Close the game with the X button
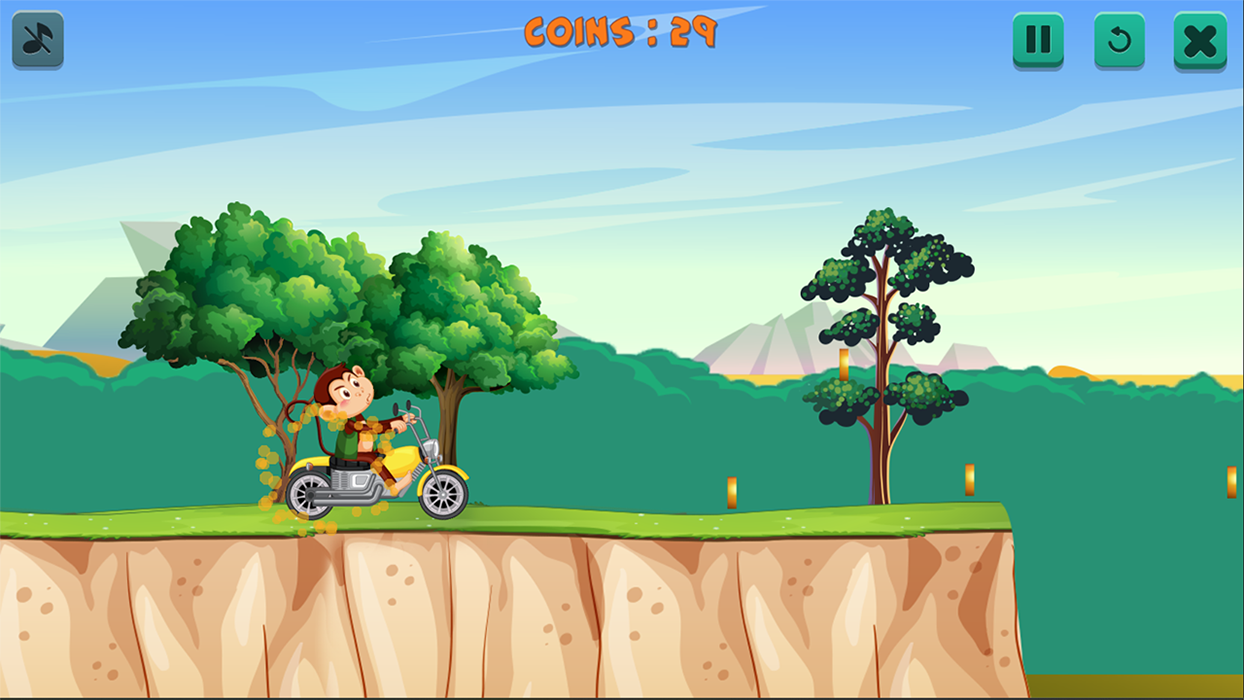Viewport: 1244px width, 700px height. (1199, 40)
